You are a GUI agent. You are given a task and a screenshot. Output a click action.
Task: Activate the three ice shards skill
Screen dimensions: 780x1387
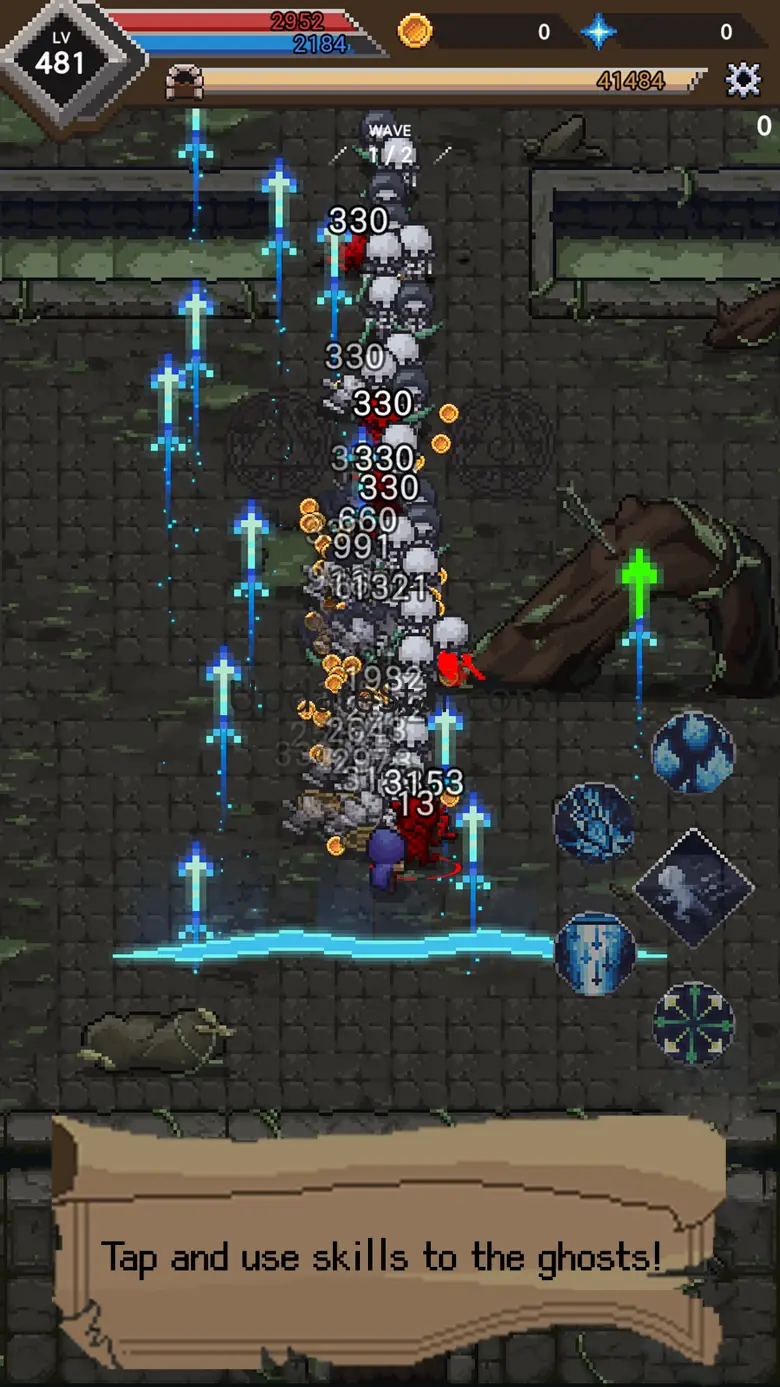coord(693,752)
